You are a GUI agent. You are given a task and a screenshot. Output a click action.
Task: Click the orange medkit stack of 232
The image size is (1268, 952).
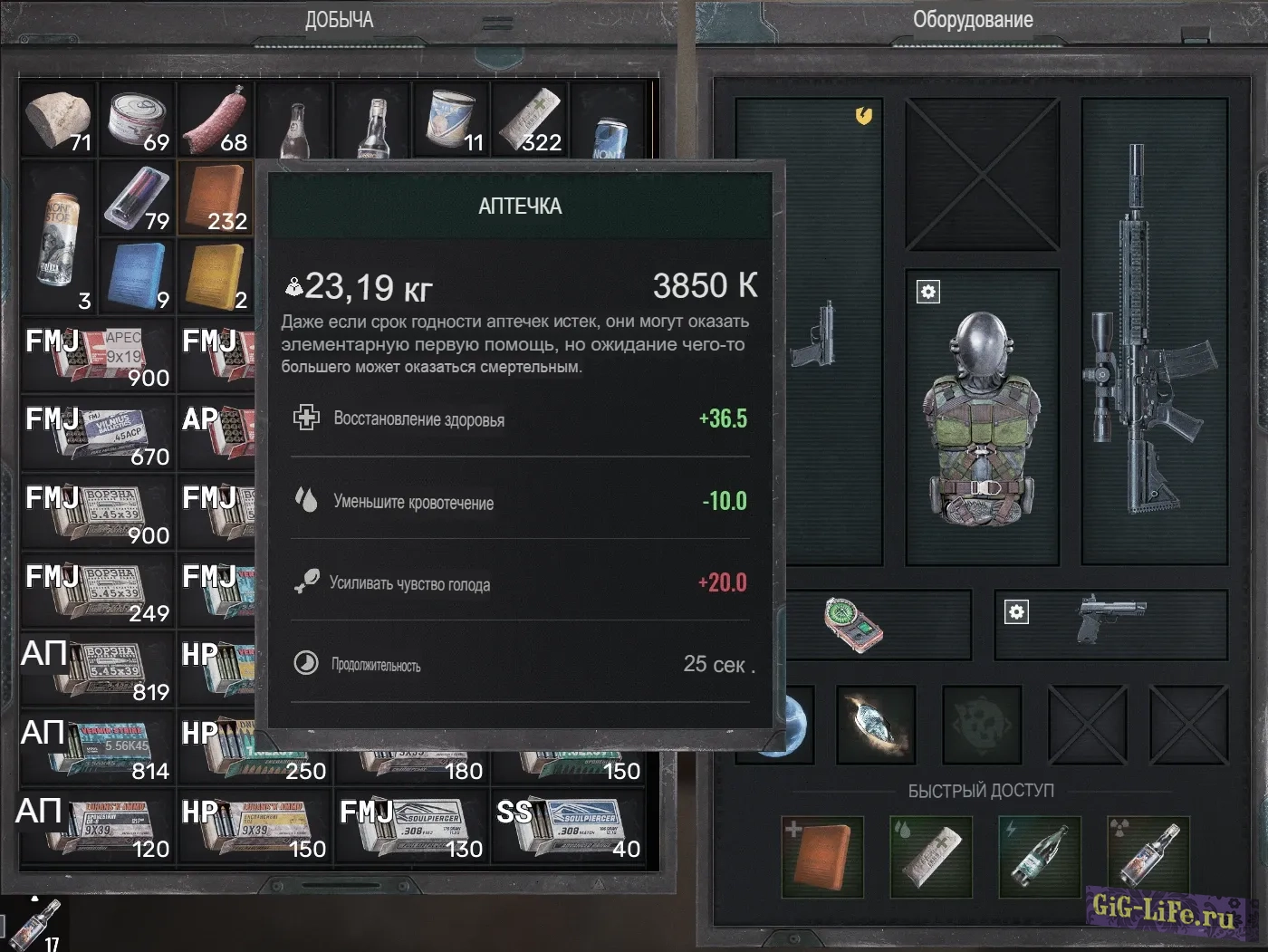216,198
